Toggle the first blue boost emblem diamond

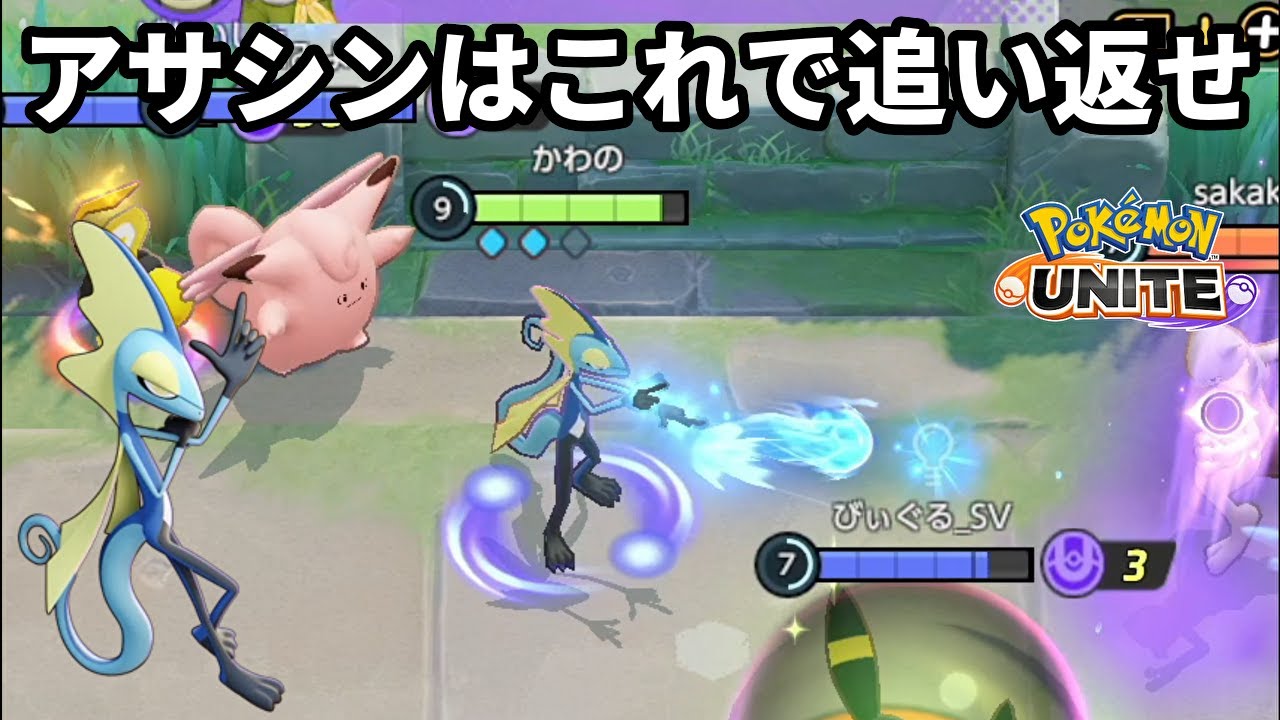491,240
